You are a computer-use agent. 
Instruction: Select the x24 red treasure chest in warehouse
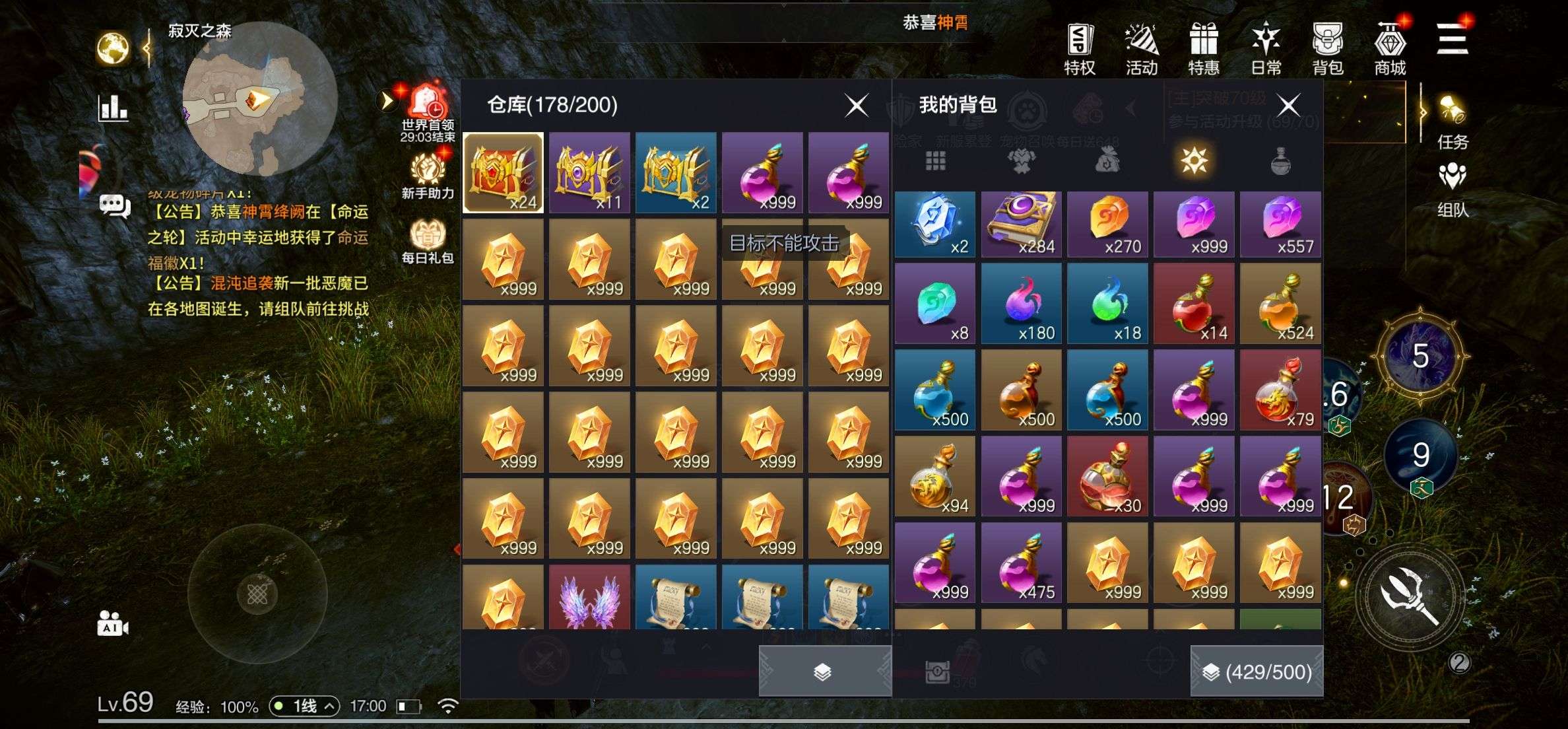pos(503,172)
